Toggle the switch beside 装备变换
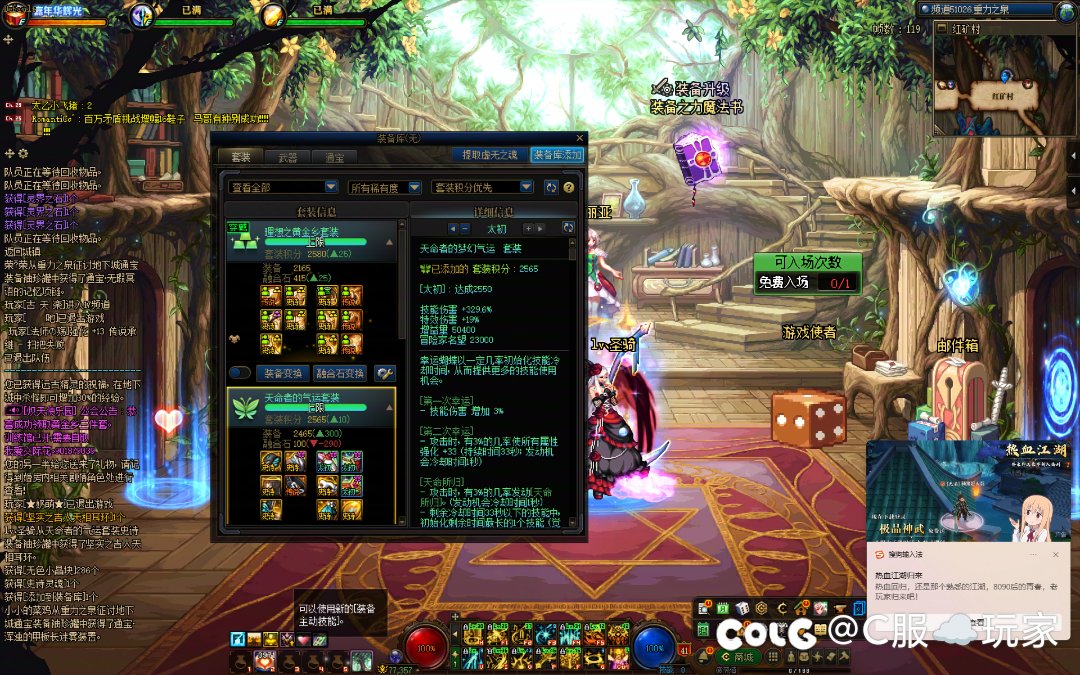This screenshot has width=1080, height=675. tap(240, 373)
